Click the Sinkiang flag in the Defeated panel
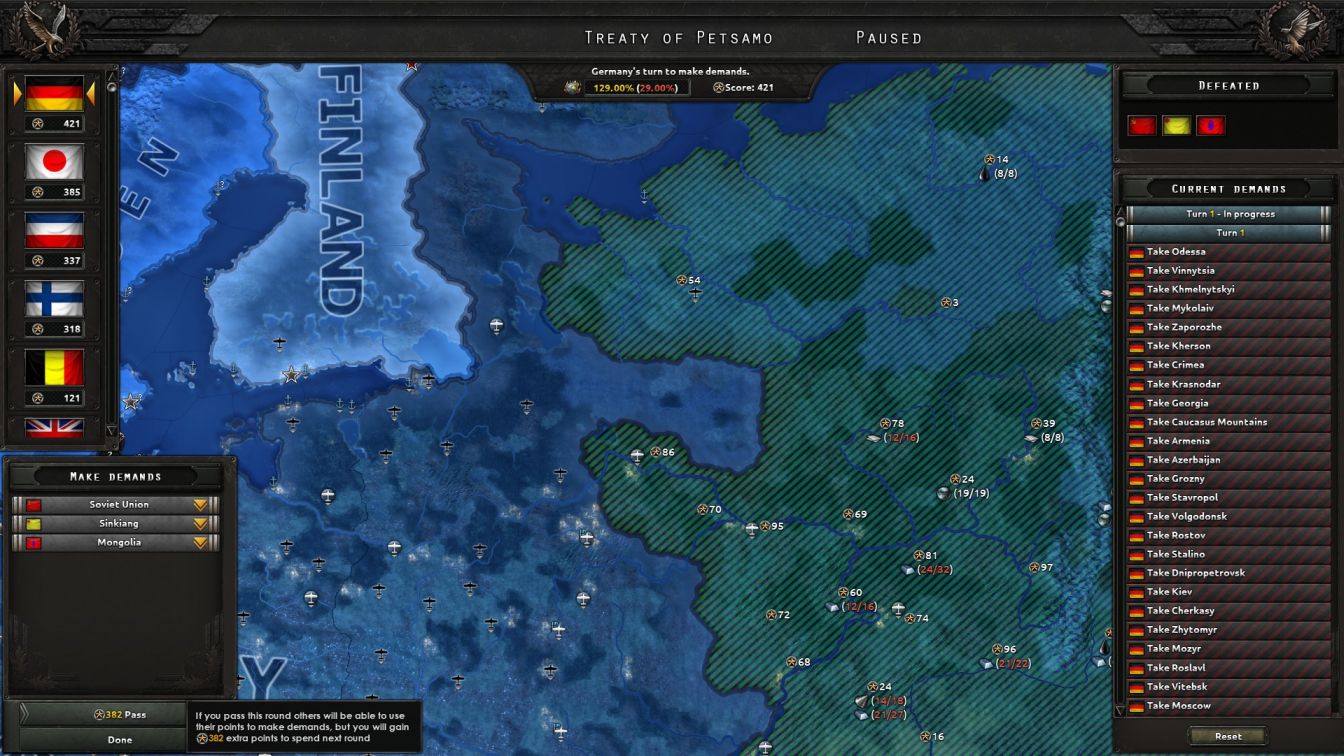 (x=1175, y=124)
